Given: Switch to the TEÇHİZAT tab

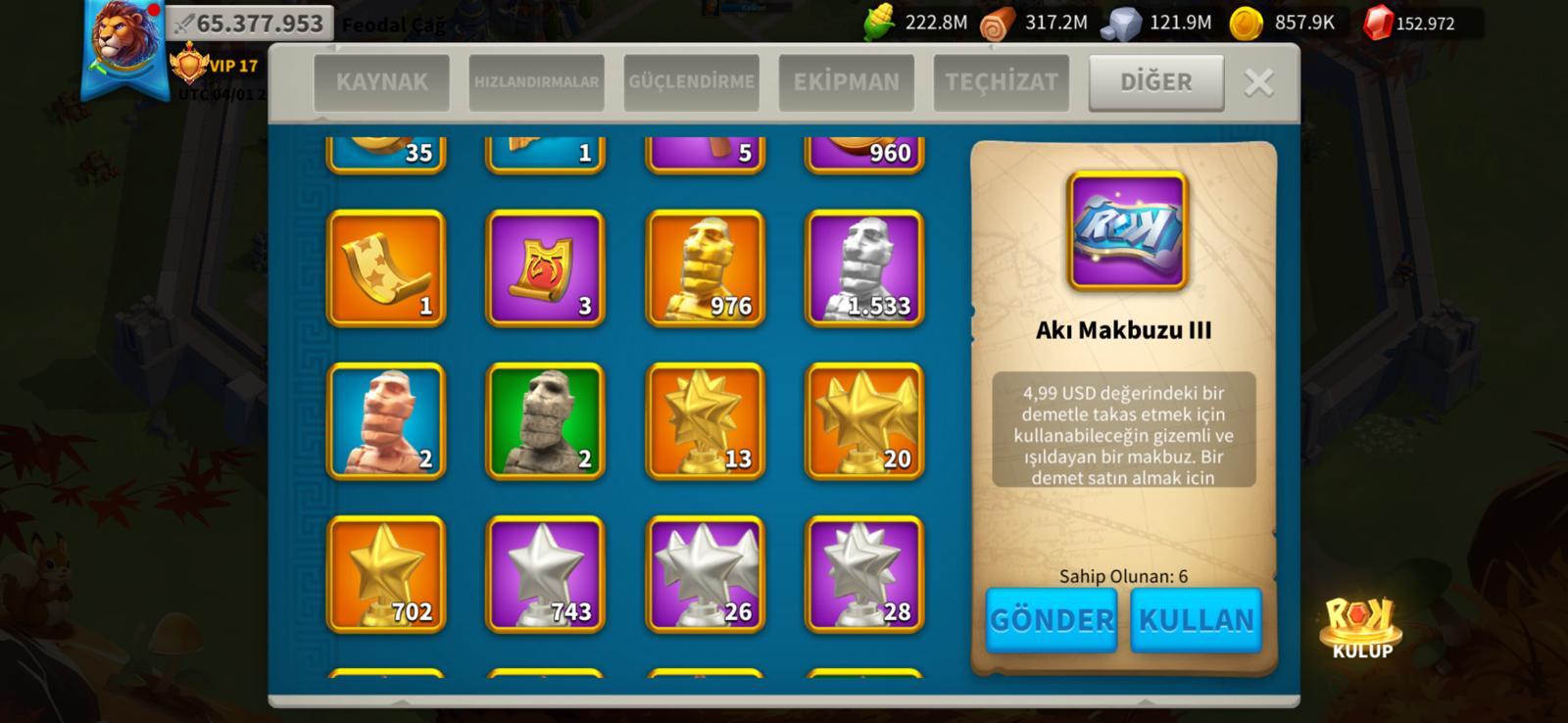Looking at the screenshot, I should [1001, 82].
